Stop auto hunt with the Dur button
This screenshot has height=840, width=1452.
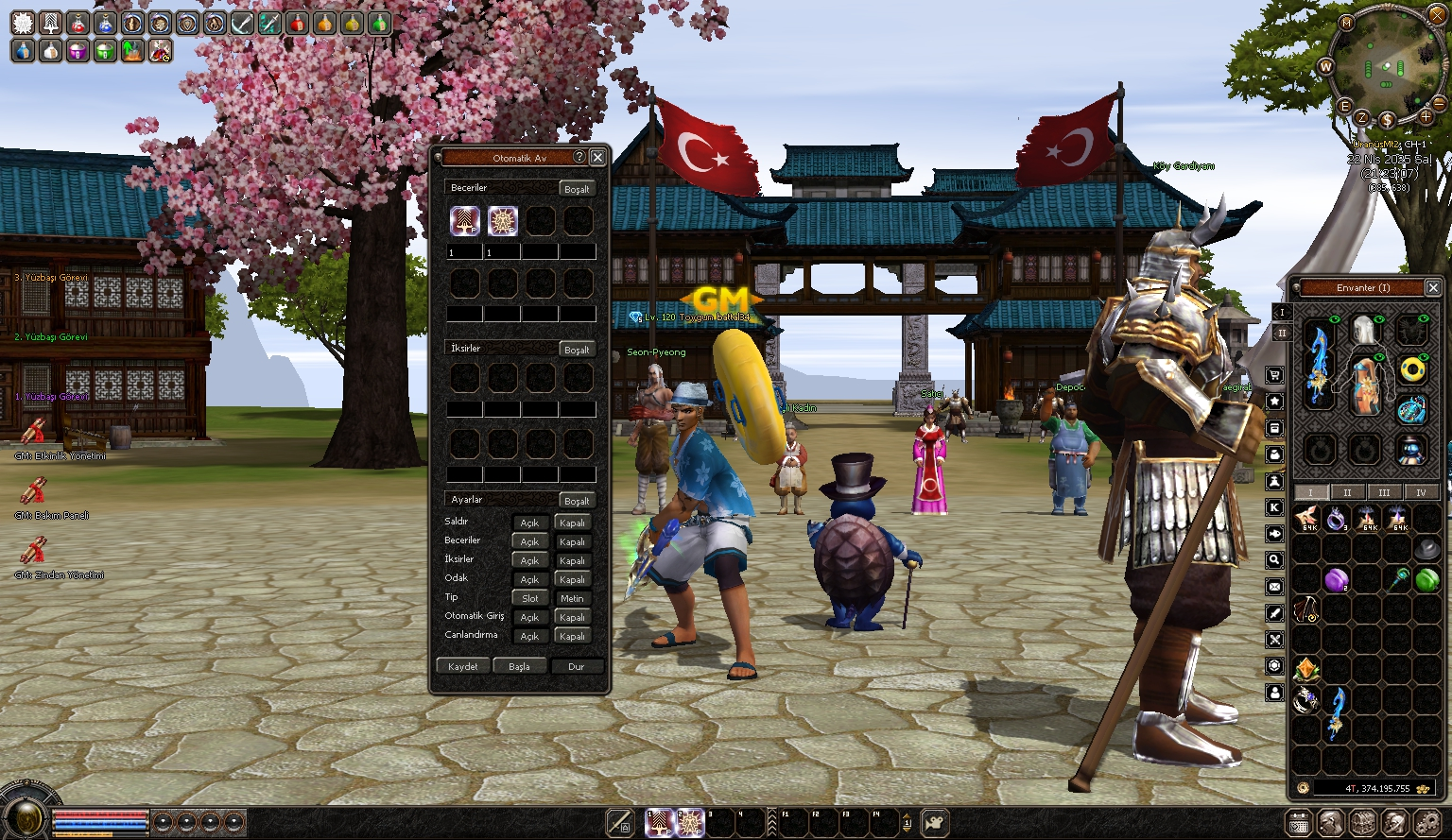pos(576,666)
